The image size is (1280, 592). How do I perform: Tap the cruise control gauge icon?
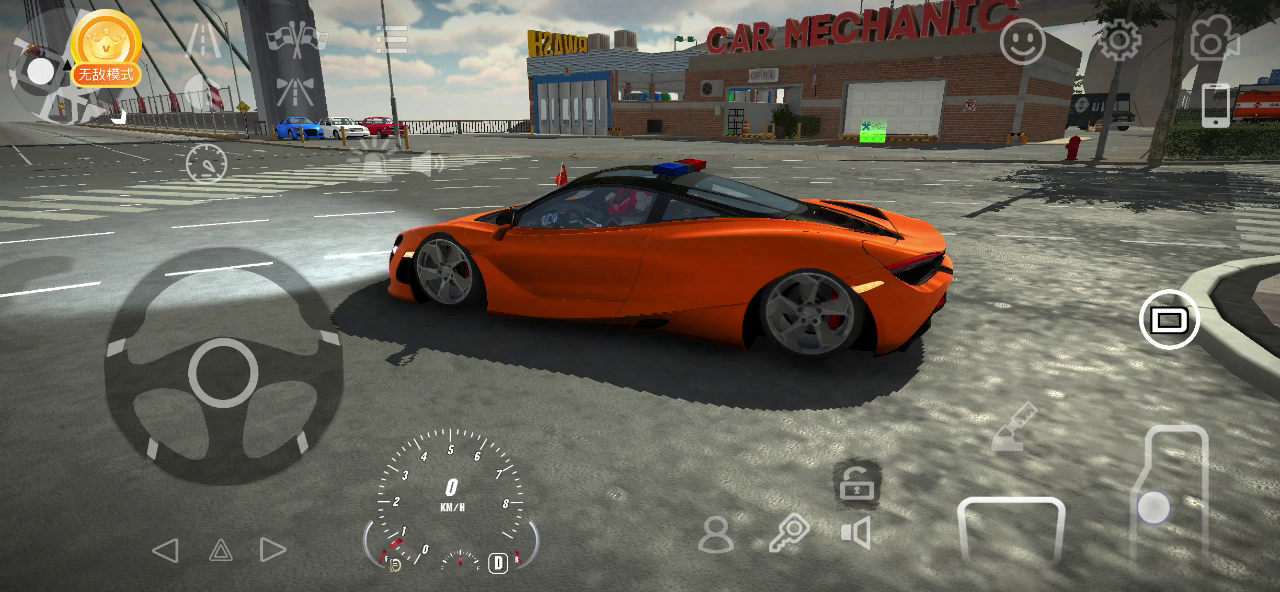207,163
